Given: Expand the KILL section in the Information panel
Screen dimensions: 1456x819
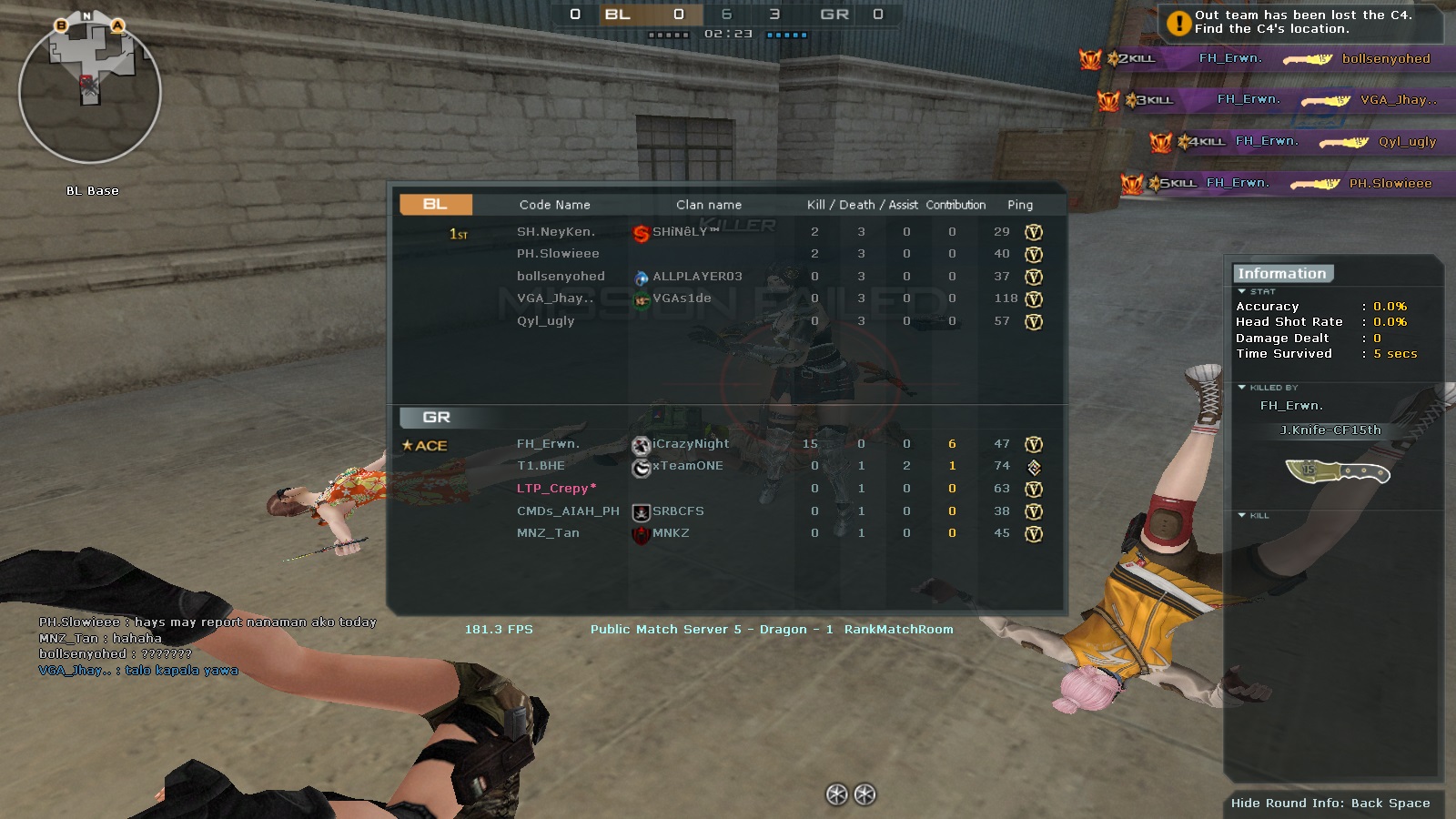Looking at the screenshot, I should [1240, 515].
